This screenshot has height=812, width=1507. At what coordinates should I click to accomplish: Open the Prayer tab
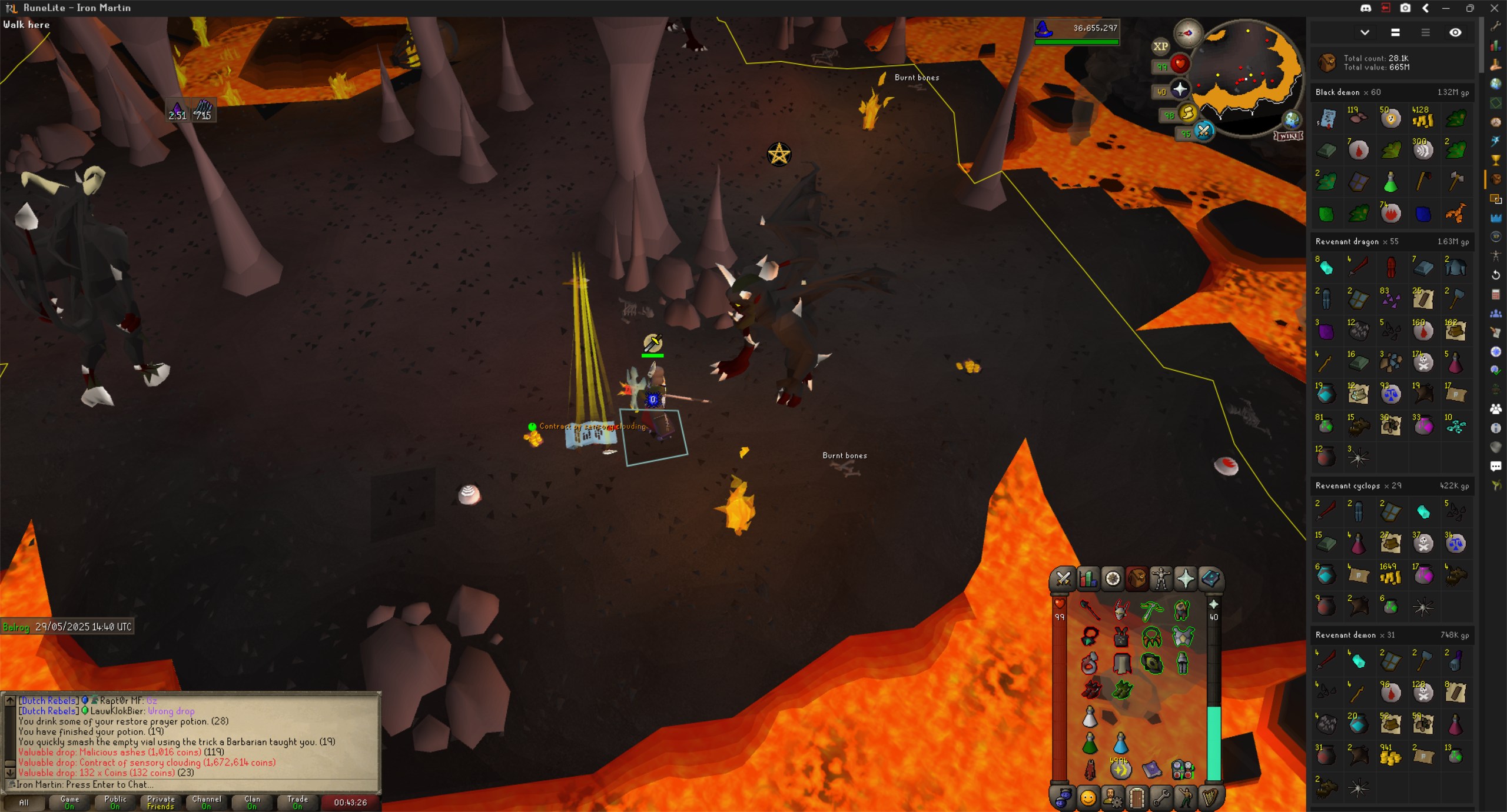(1186, 579)
